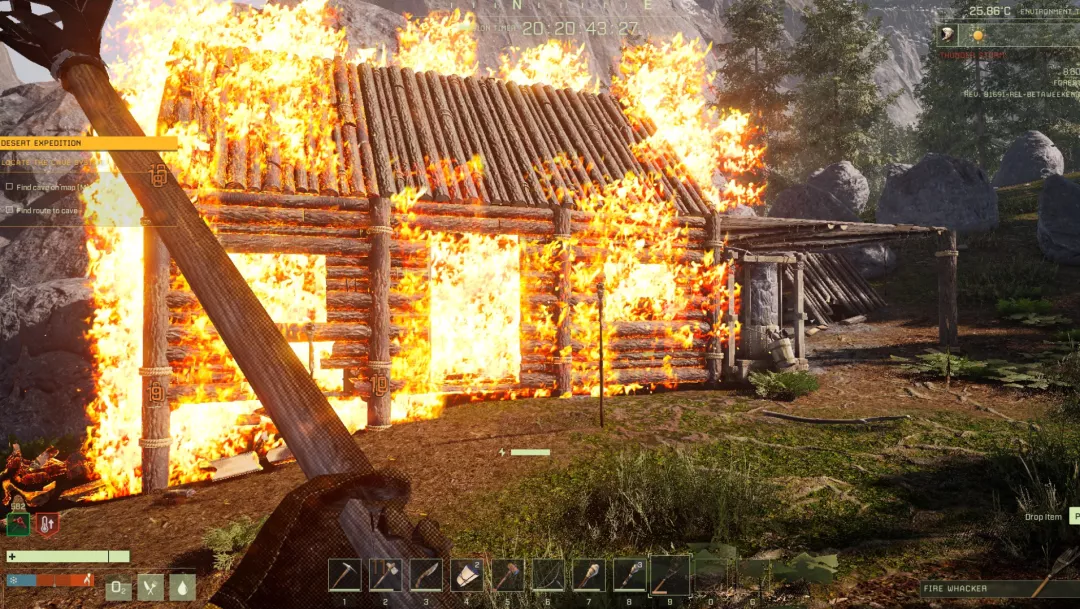Image resolution: width=1080 pixels, height=609 pixels.
Task: Click the 'Find route to cave' objective
Action: coord(46,210)
